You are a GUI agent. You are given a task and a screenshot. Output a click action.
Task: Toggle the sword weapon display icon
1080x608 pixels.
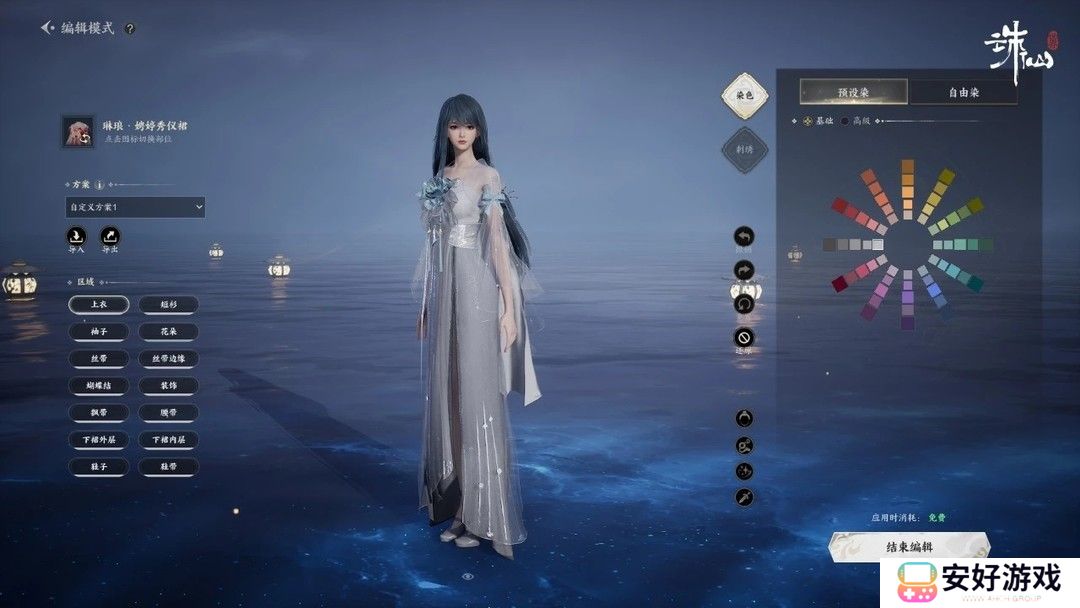click(744, 497)
